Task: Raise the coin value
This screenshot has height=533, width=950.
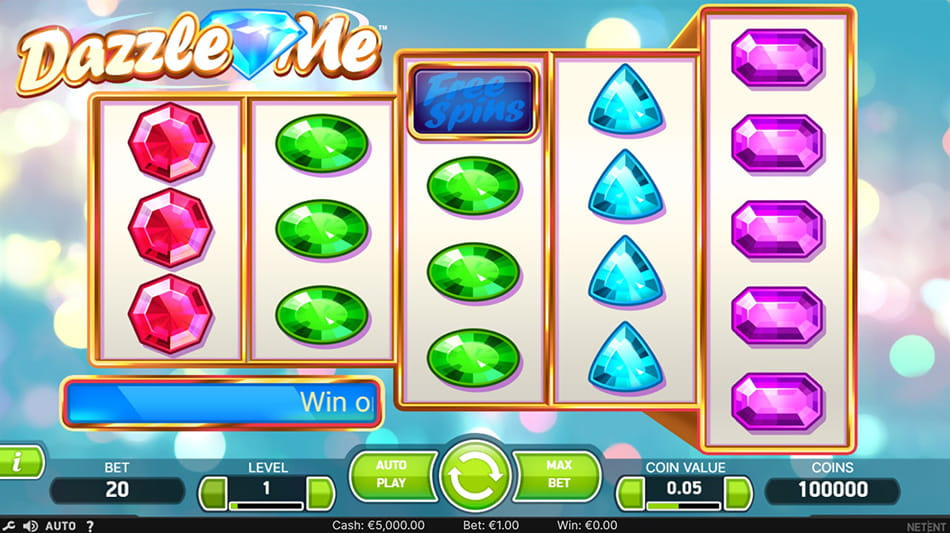Action: click(738, 492)
